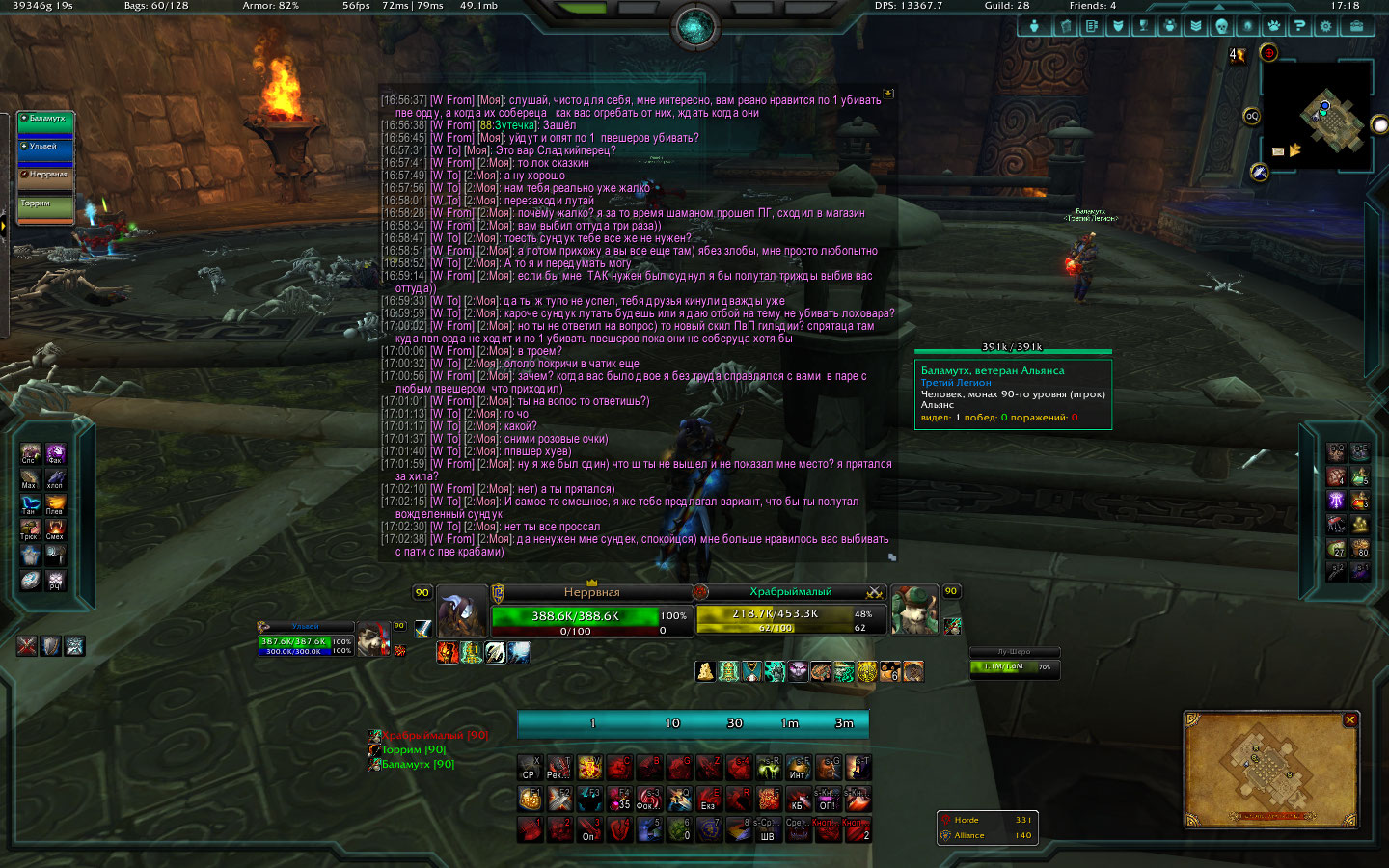Click the red crosshair minimap button
The height and width of the screenshot is (868, 1389).
pyautogui.click(x=1268, y=53)
